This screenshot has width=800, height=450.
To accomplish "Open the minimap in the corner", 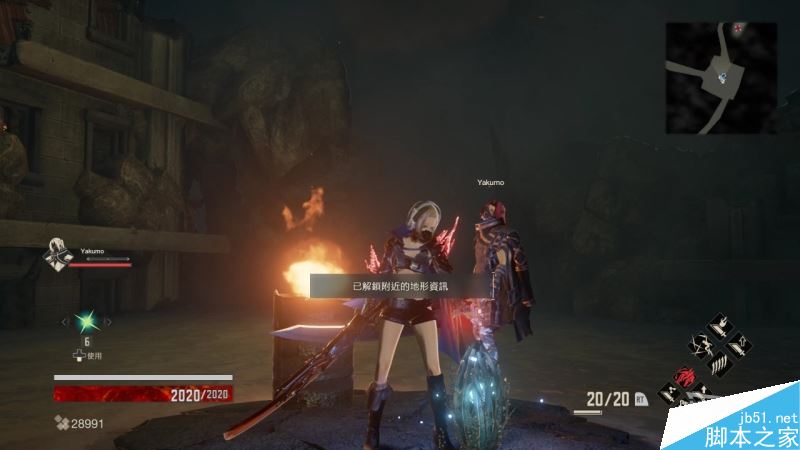I will click(721, 78).
